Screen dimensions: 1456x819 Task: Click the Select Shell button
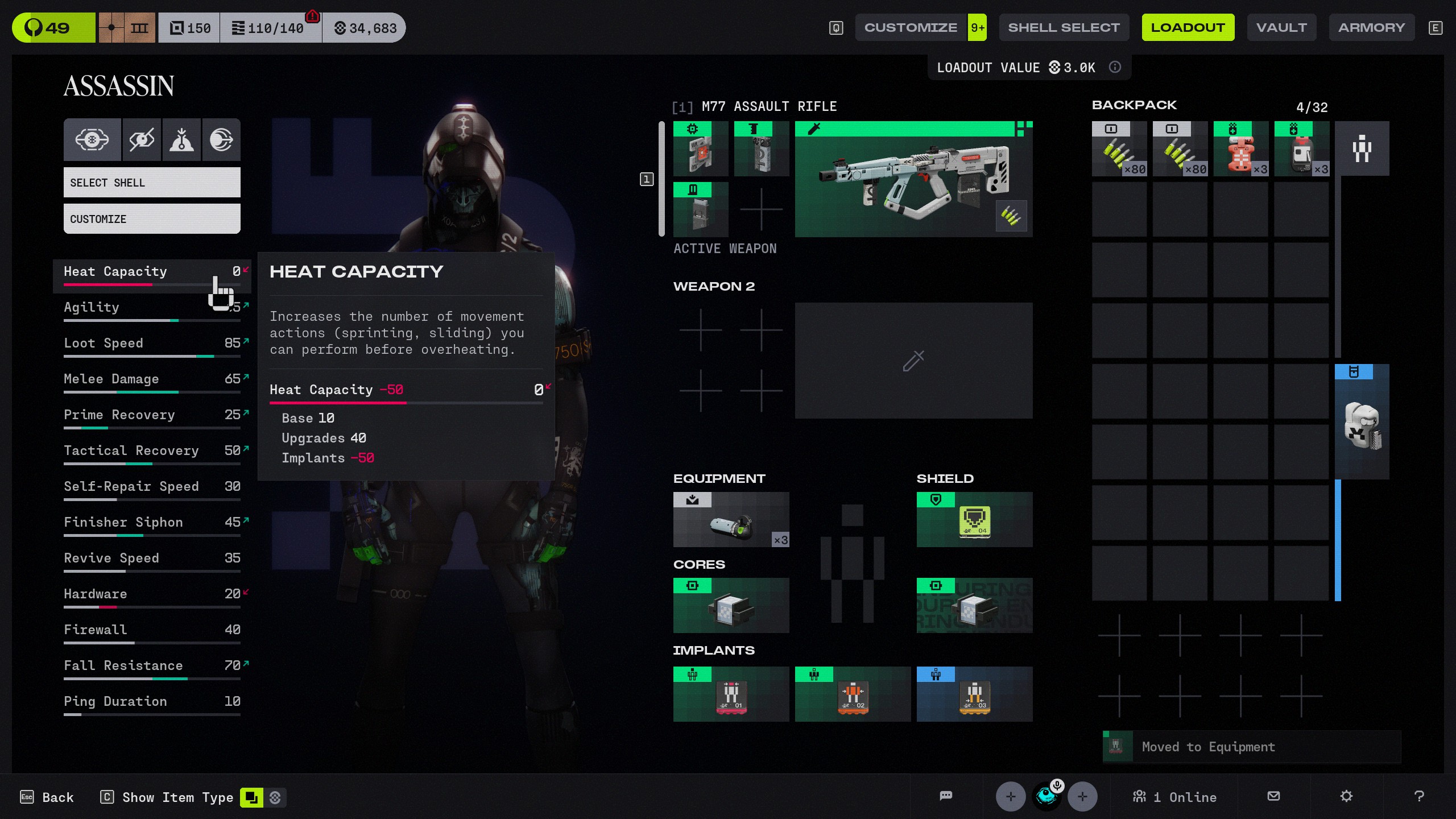[152, 183]
